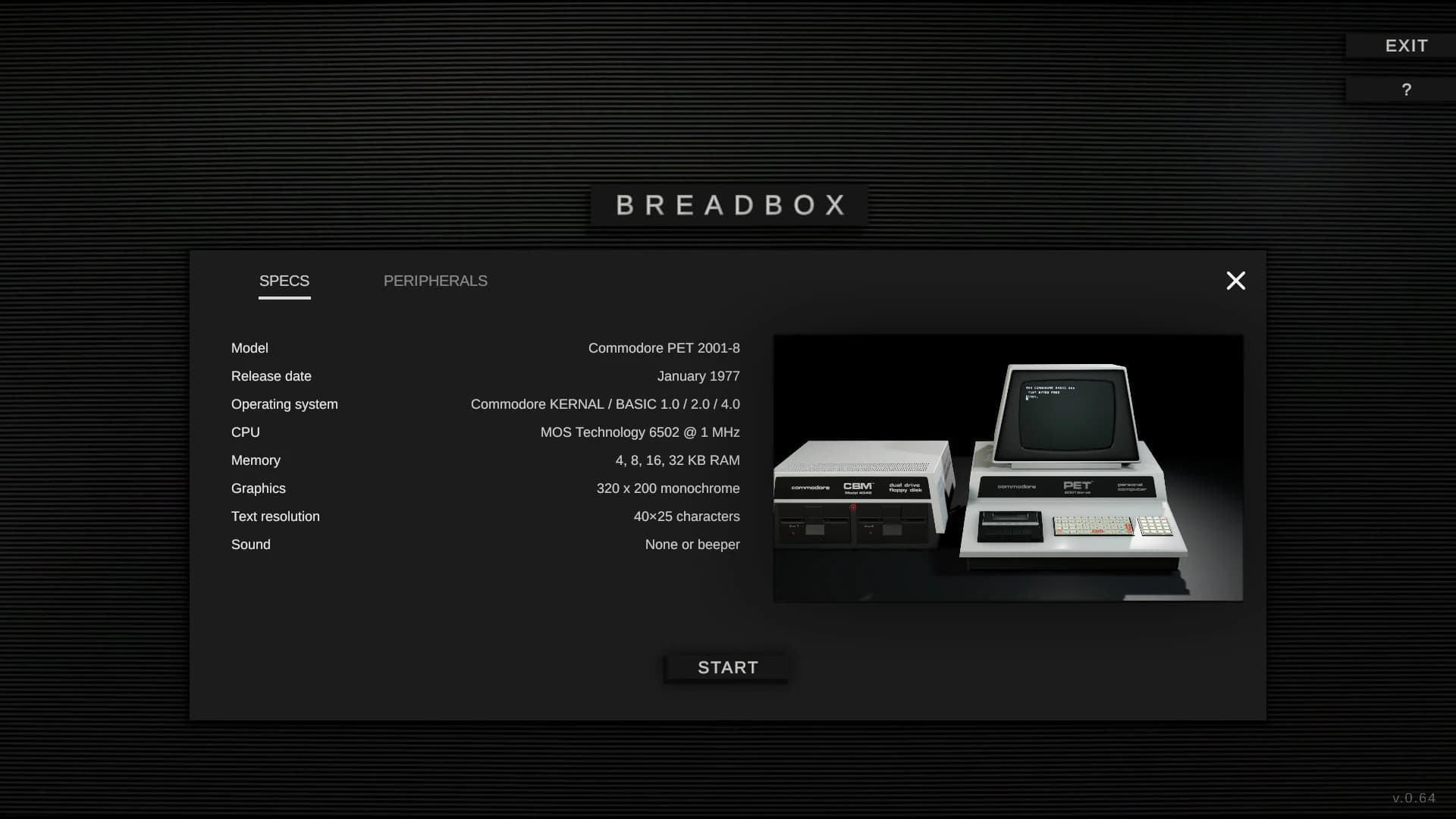Click the Text resolution value 40×25 characters
Screen dimensions: 1456x819
pyautogui.click(x=686, y=516)
